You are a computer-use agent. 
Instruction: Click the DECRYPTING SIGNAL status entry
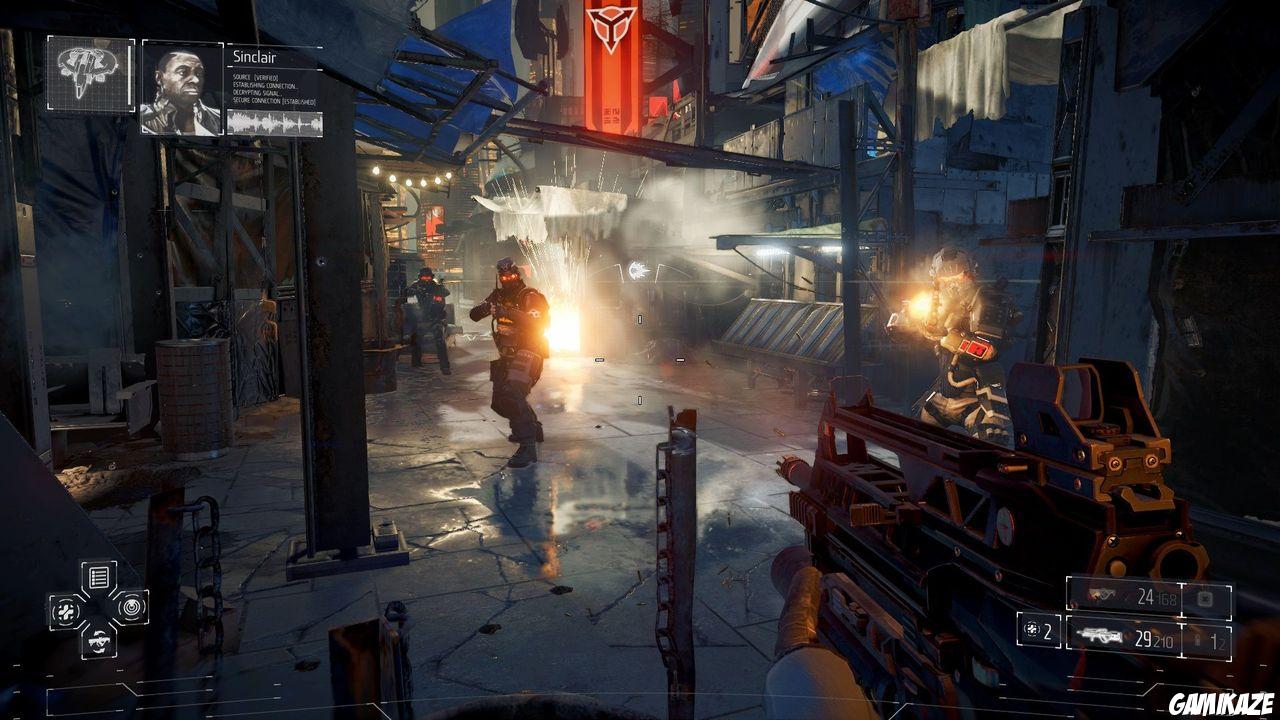point(257,92)
